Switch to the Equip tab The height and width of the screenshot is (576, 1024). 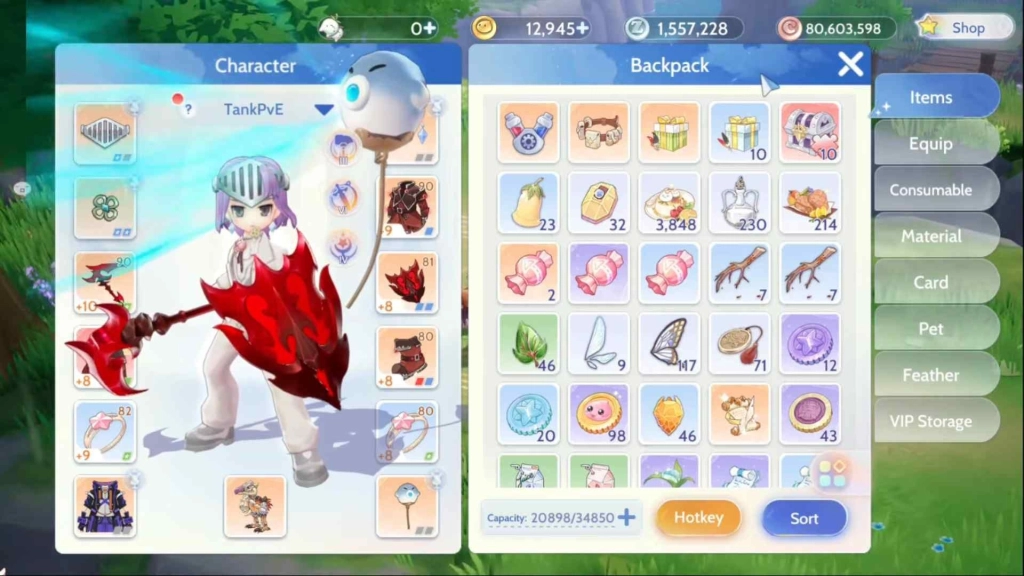pos(930,143)
